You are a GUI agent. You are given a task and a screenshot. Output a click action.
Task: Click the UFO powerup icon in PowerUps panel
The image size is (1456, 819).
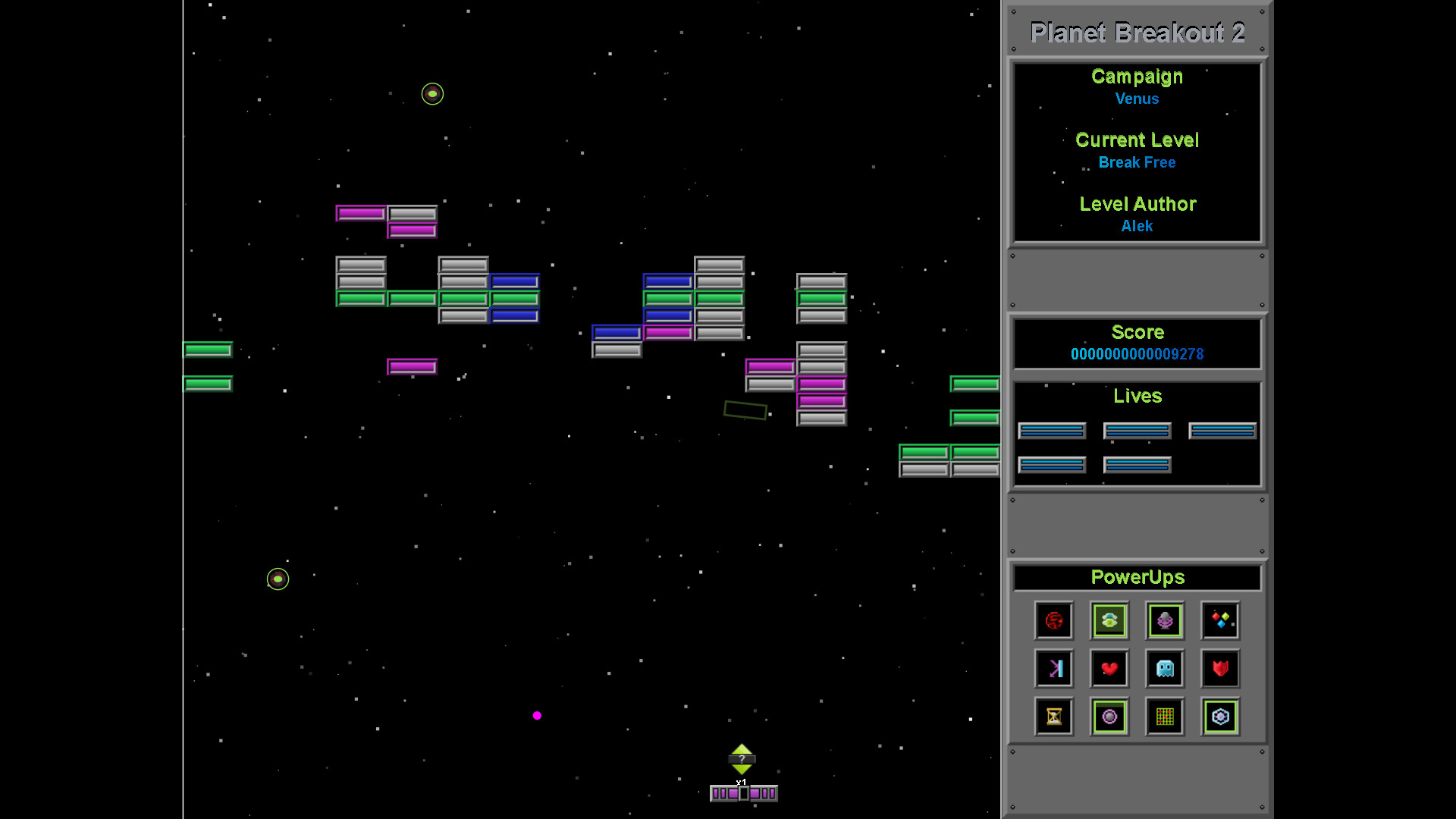(1109, 620)
